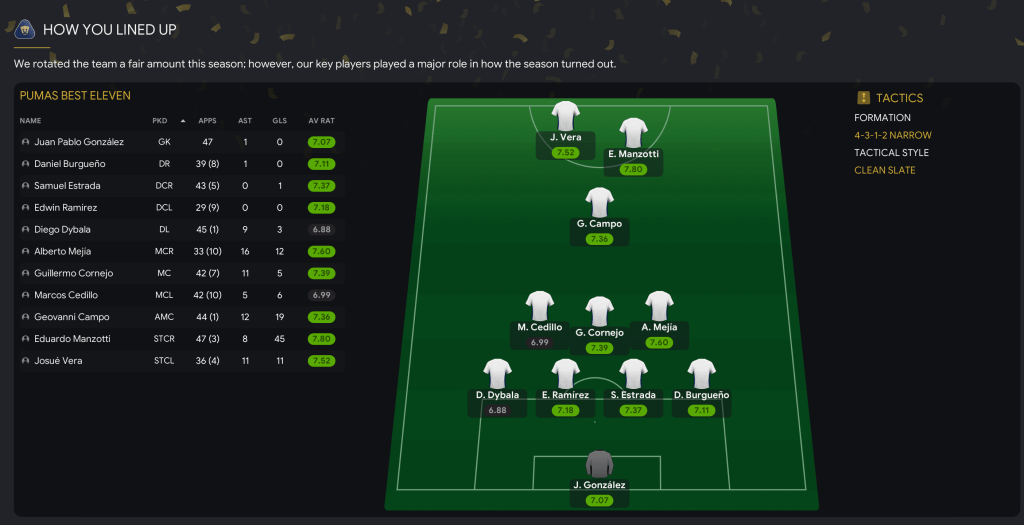This screenshot has height=525, width=1024.
Task: Sort players by AV RAT column
Action: click(x=320, y=121)
